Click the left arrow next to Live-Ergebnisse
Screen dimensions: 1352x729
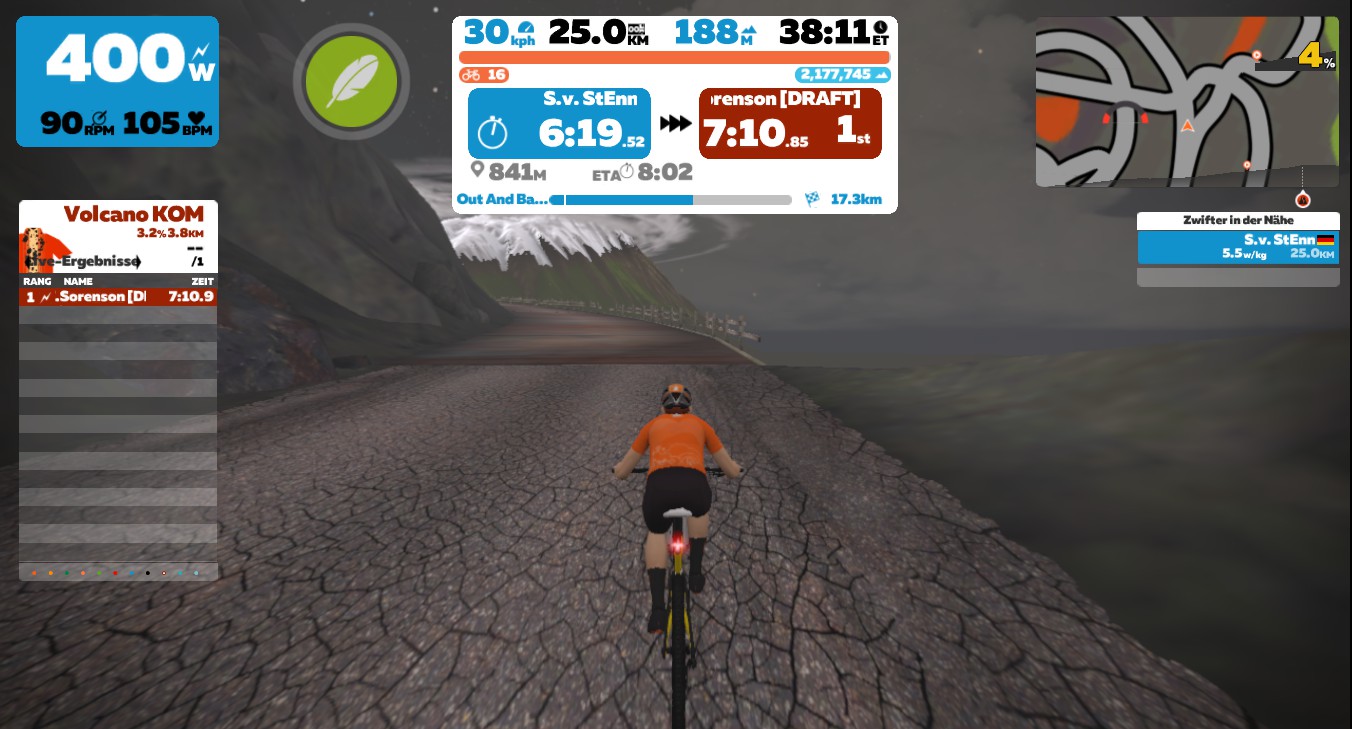[x=26, y=262]
